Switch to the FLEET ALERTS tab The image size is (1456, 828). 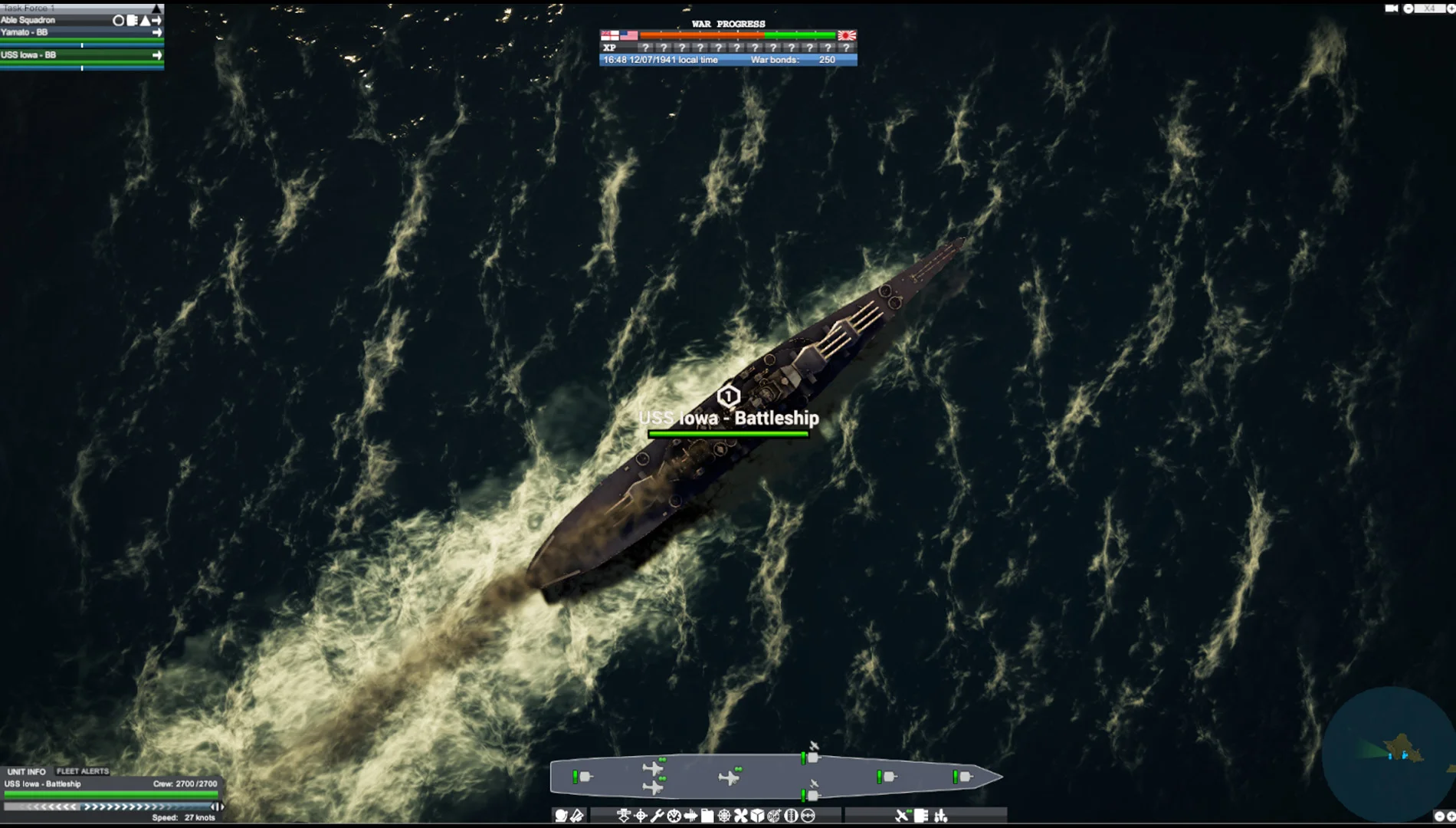coord(84,771)
